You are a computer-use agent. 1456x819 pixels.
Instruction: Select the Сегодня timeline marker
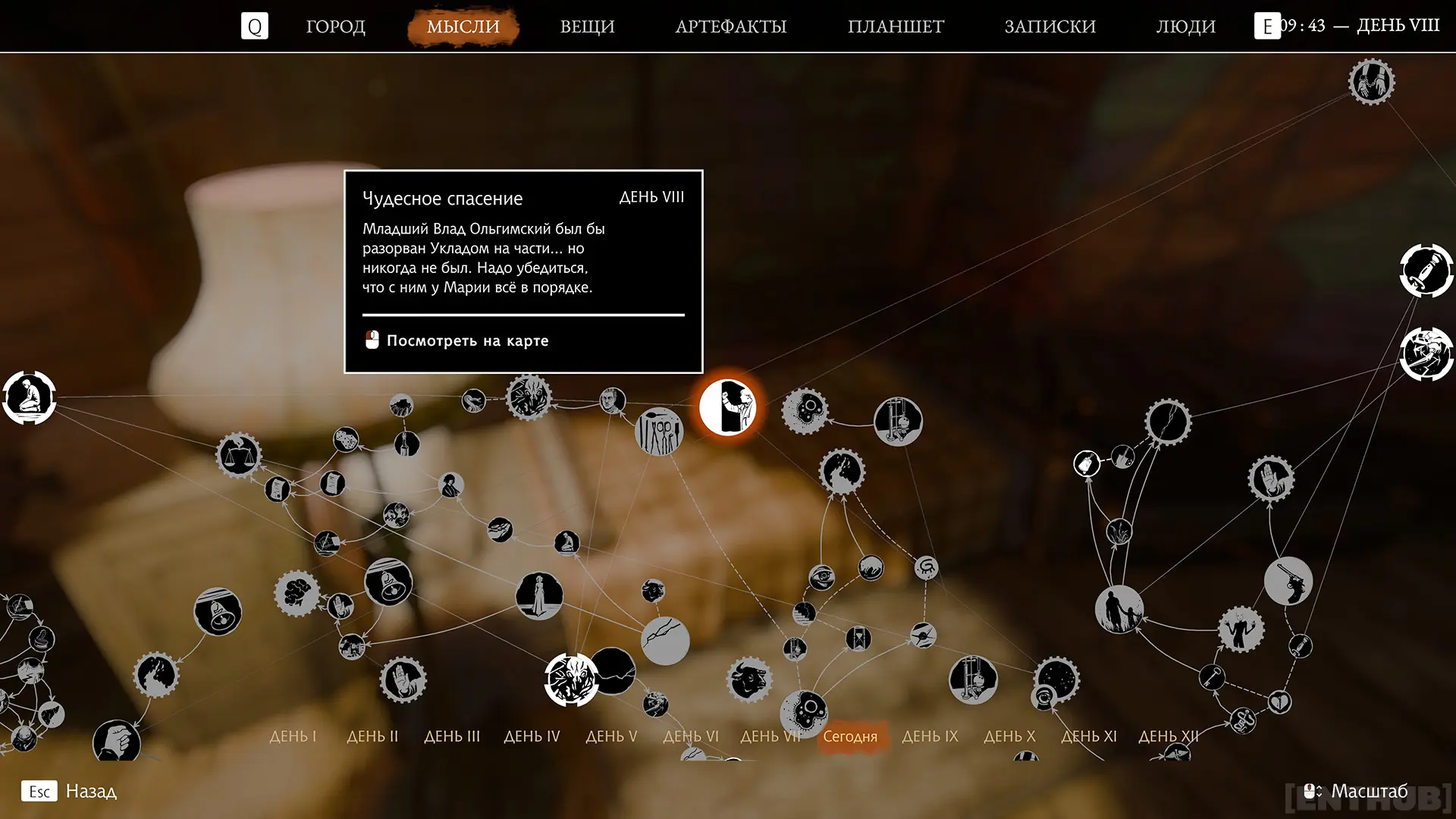pos(850,736)
